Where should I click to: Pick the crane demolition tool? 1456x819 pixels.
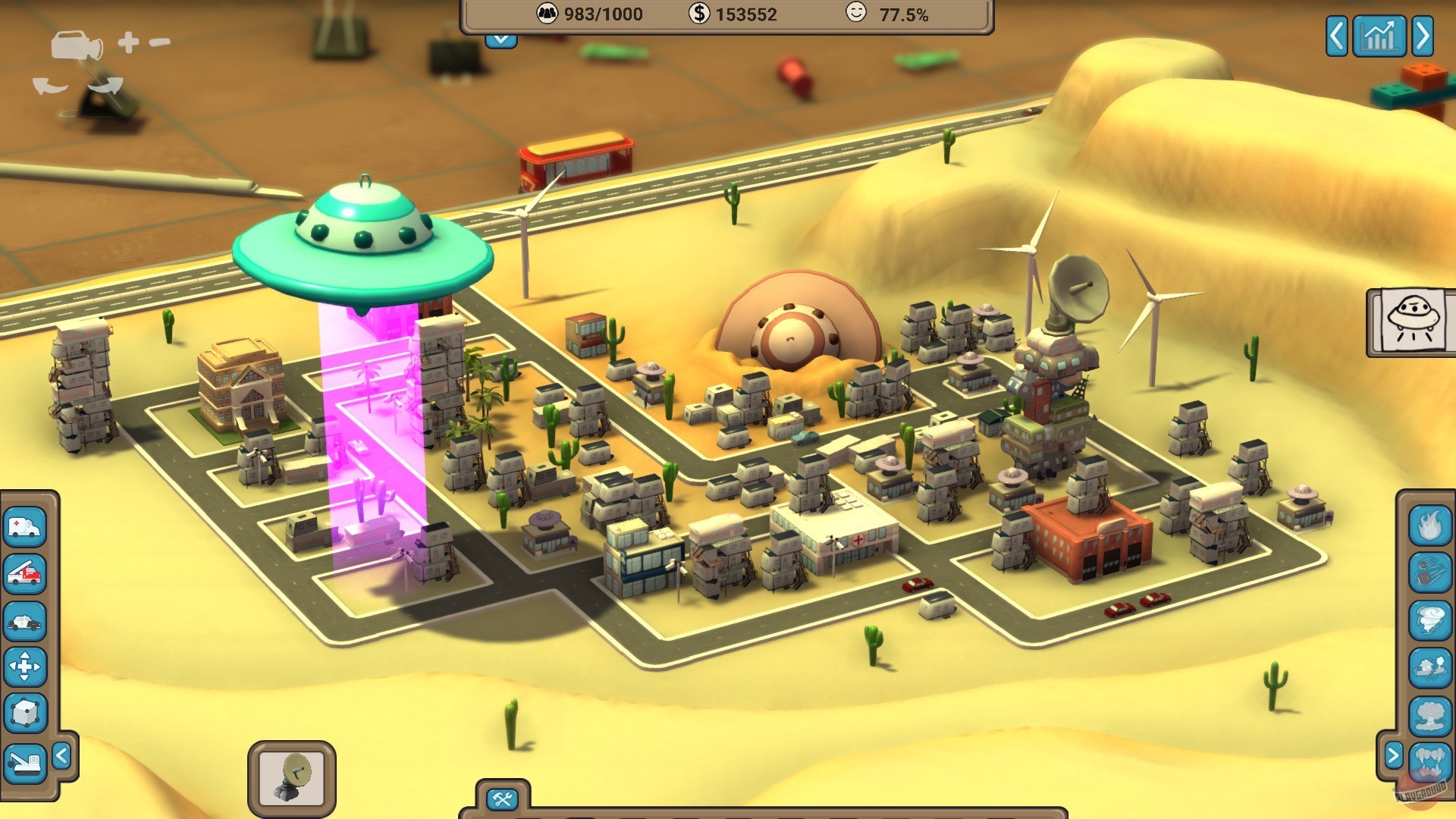pos(25,762)
